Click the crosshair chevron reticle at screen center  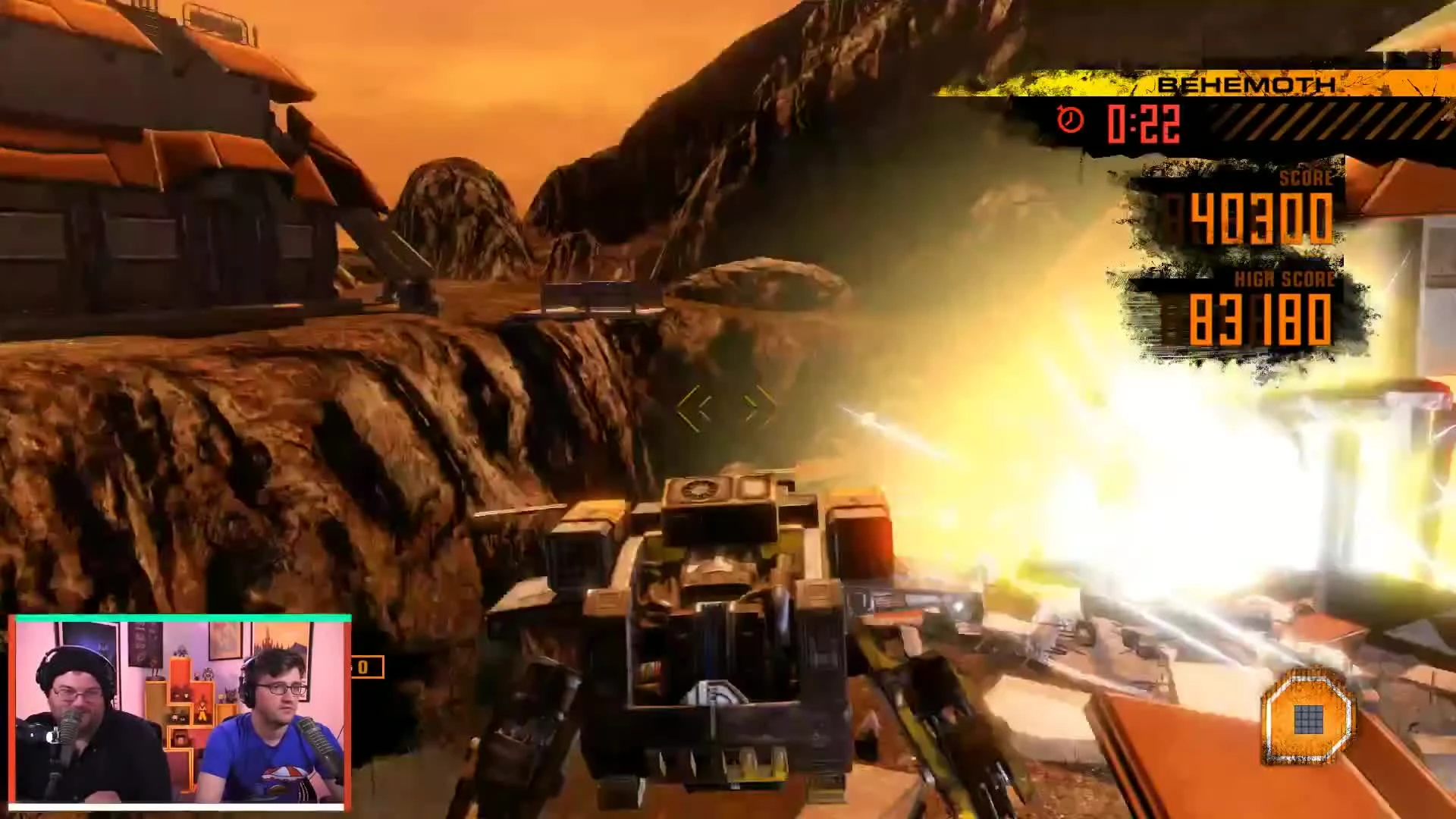(726, 406)
